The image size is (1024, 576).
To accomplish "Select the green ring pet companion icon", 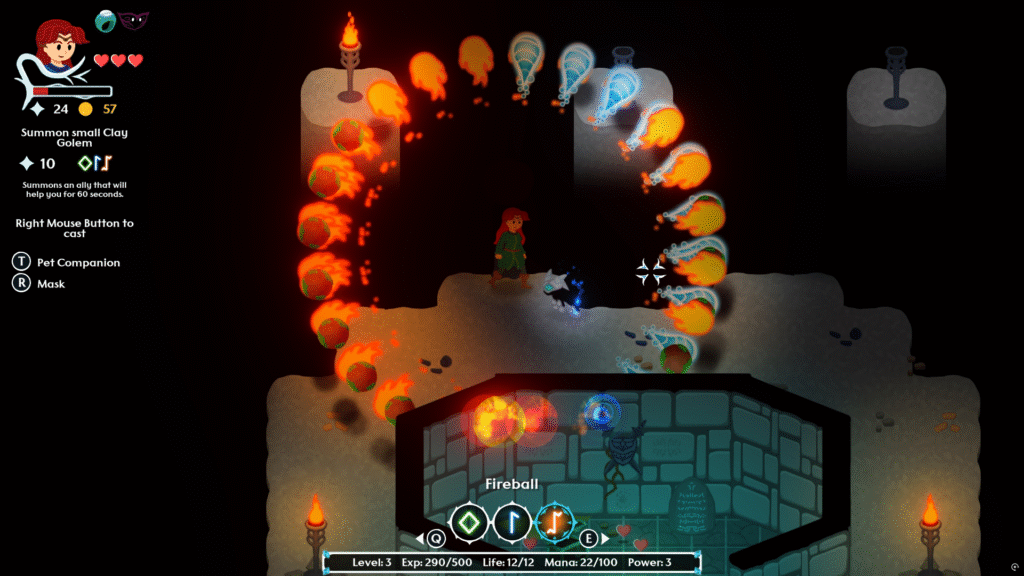I will click(x=106, y=20).
